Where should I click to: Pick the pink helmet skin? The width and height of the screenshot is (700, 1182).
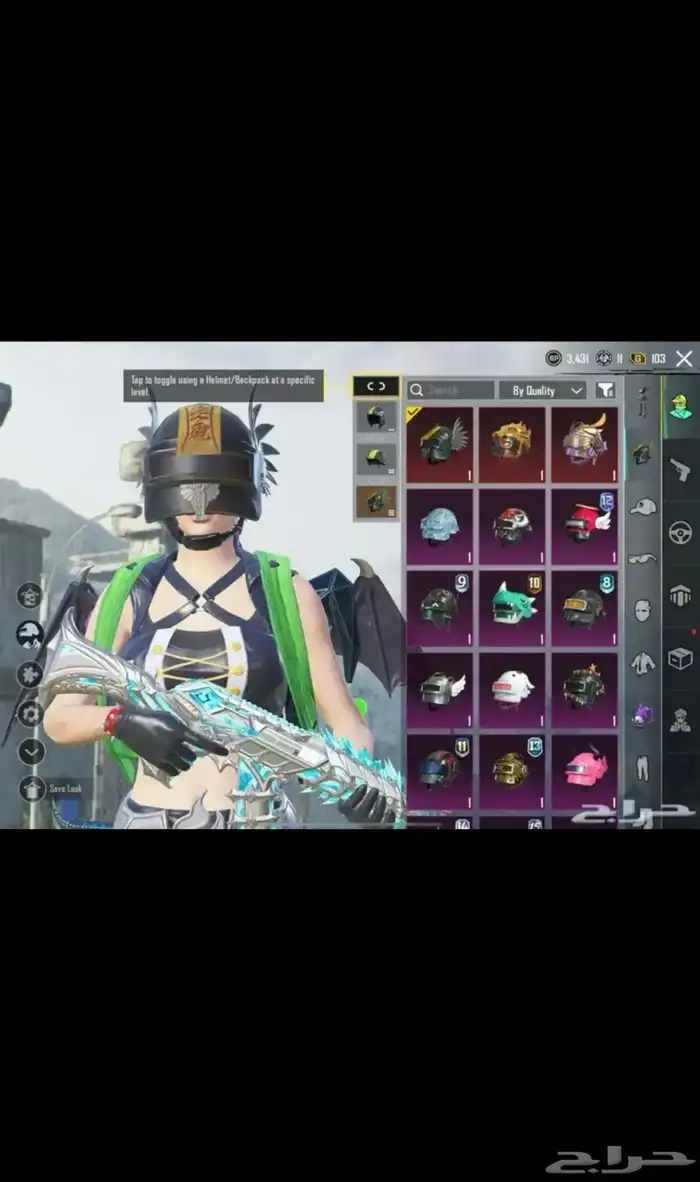(584, 768)
